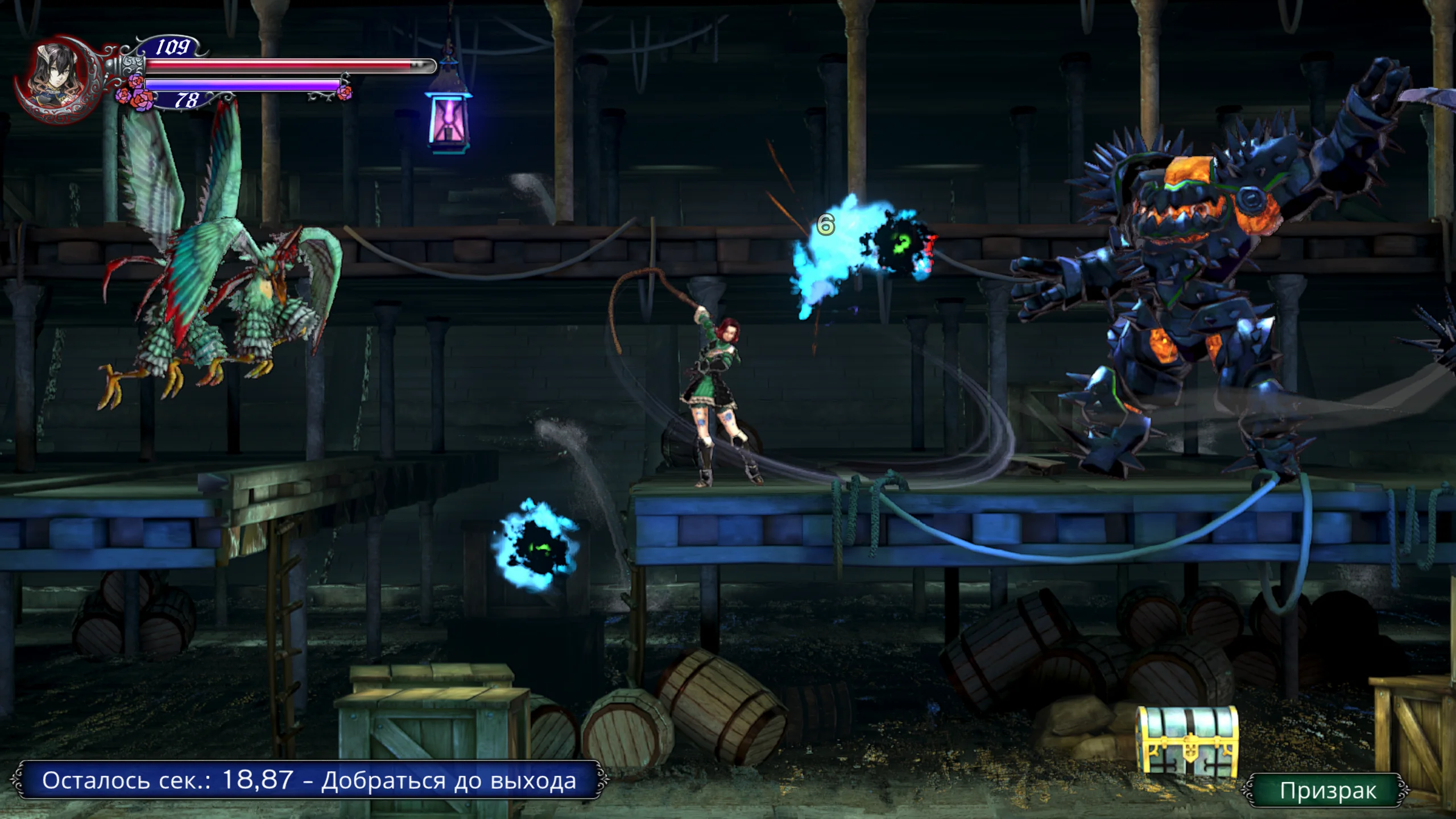Select the Призрак label button
Image resolution: width=1456 pixels, height=819 pixels.
(1327, 791)
